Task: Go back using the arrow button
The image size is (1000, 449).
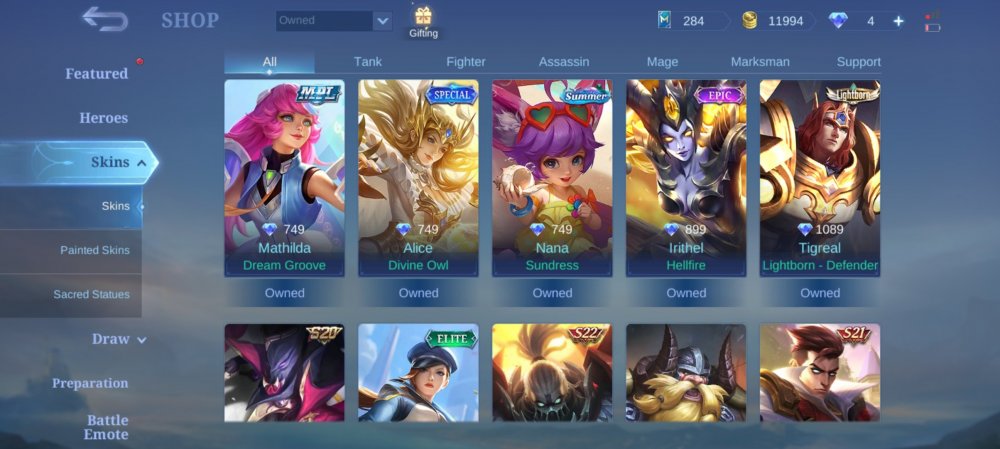Action: (105, 19)
